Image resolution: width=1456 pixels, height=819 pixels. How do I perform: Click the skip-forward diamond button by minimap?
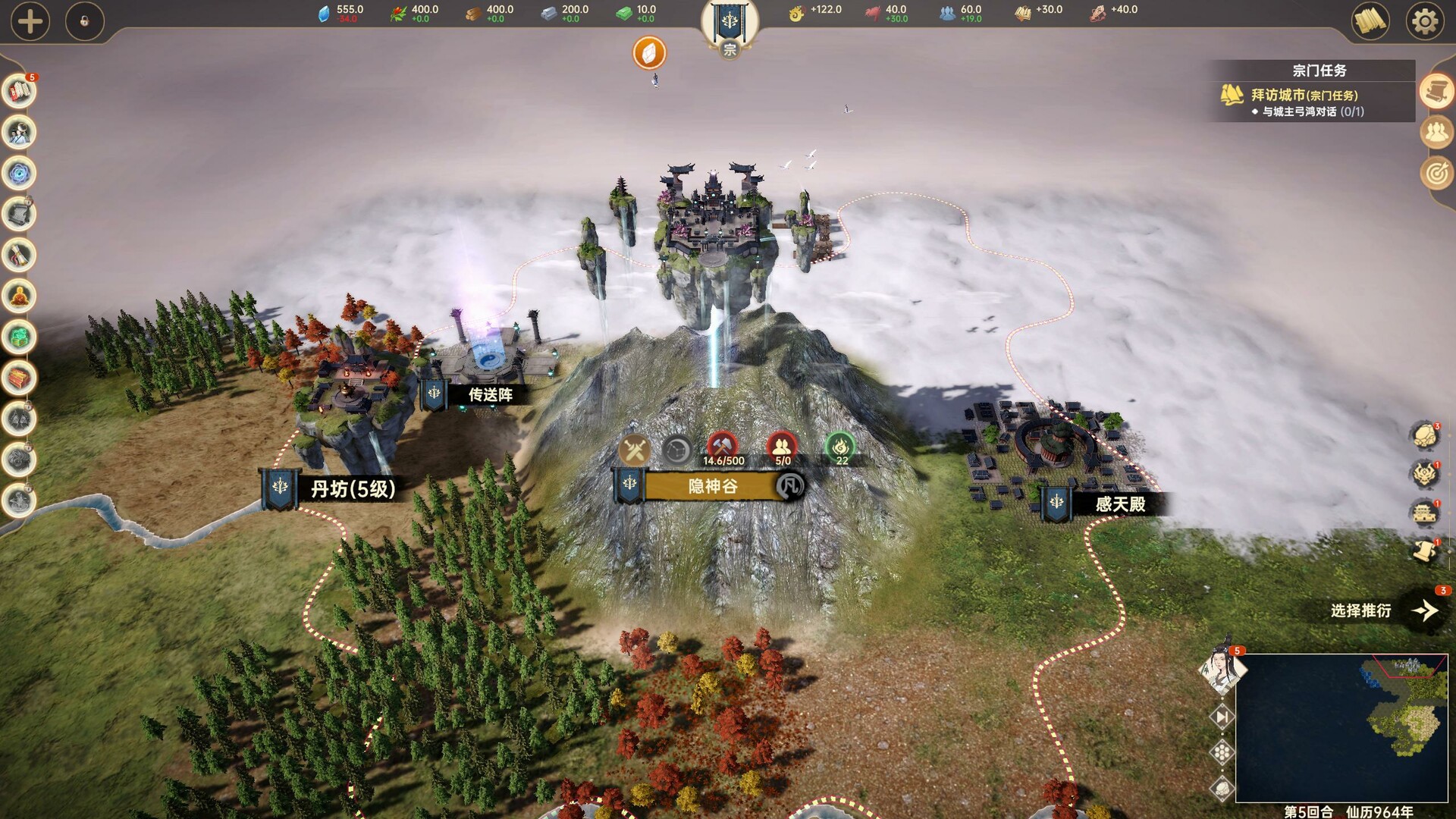1222,717
